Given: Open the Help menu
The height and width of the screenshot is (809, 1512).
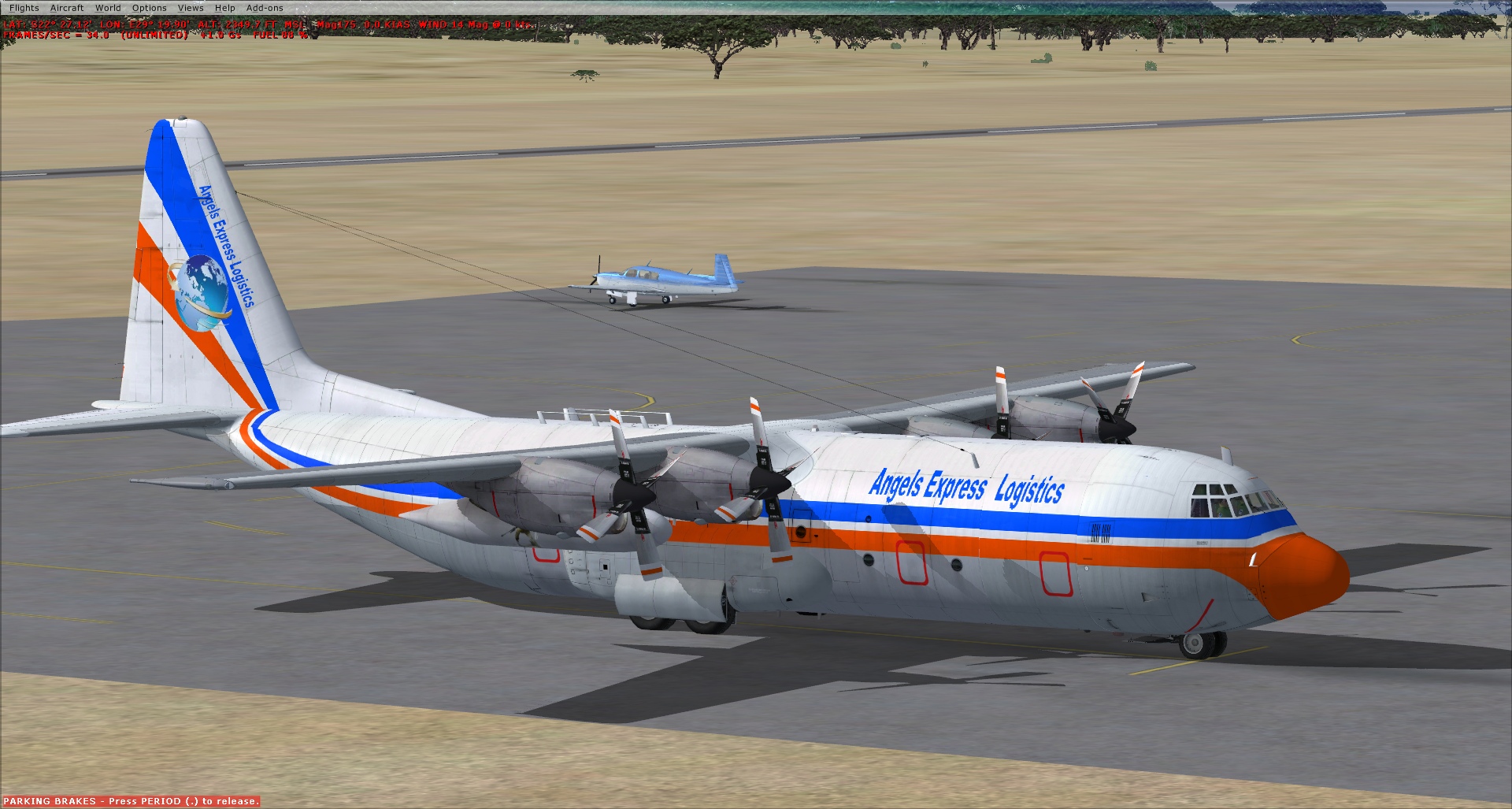Looking at the screenshot, I should pos(225,7).
